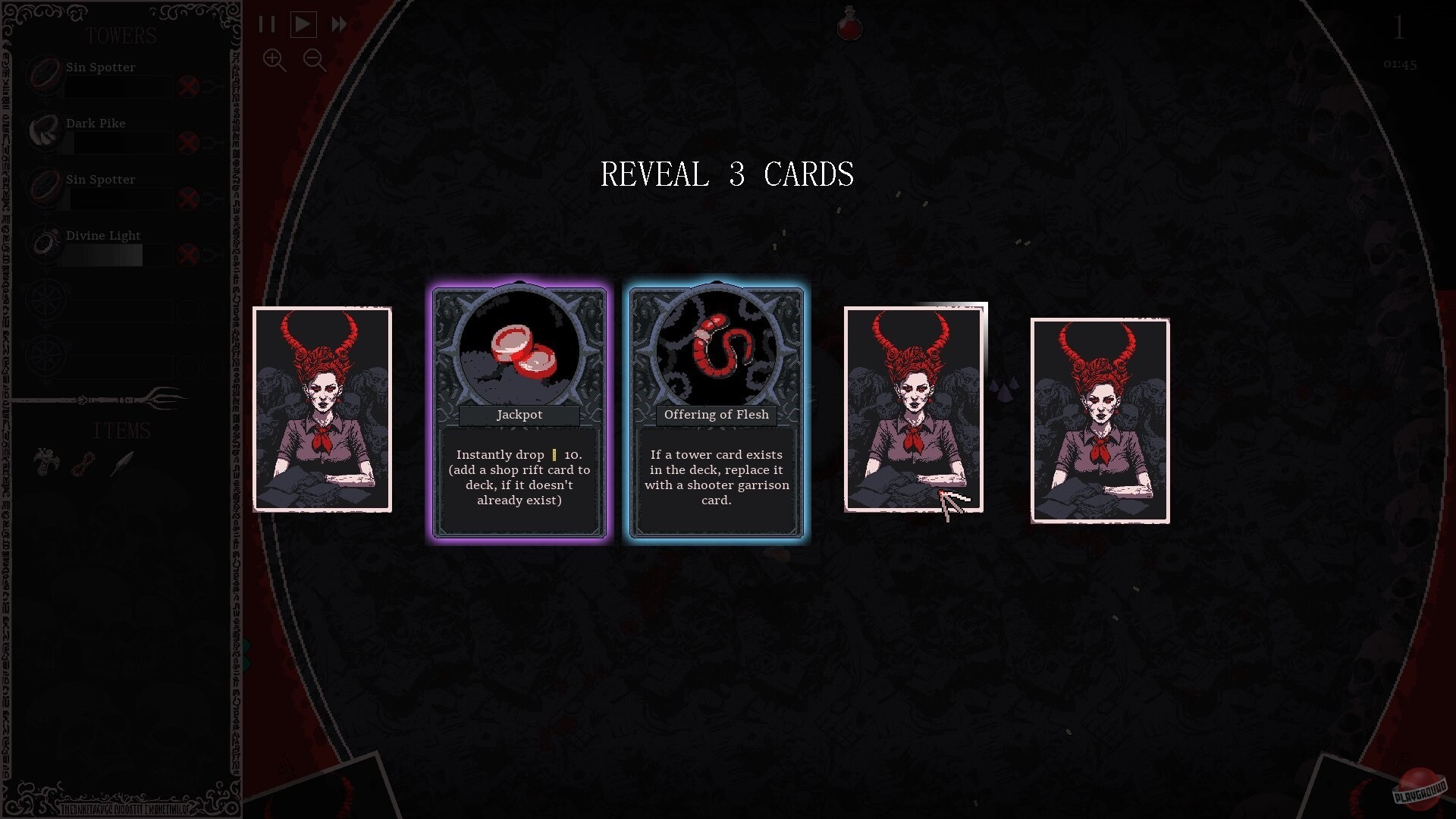Enable fast-forward game speed
1456x819 pixels.
[x=338, y=24]
